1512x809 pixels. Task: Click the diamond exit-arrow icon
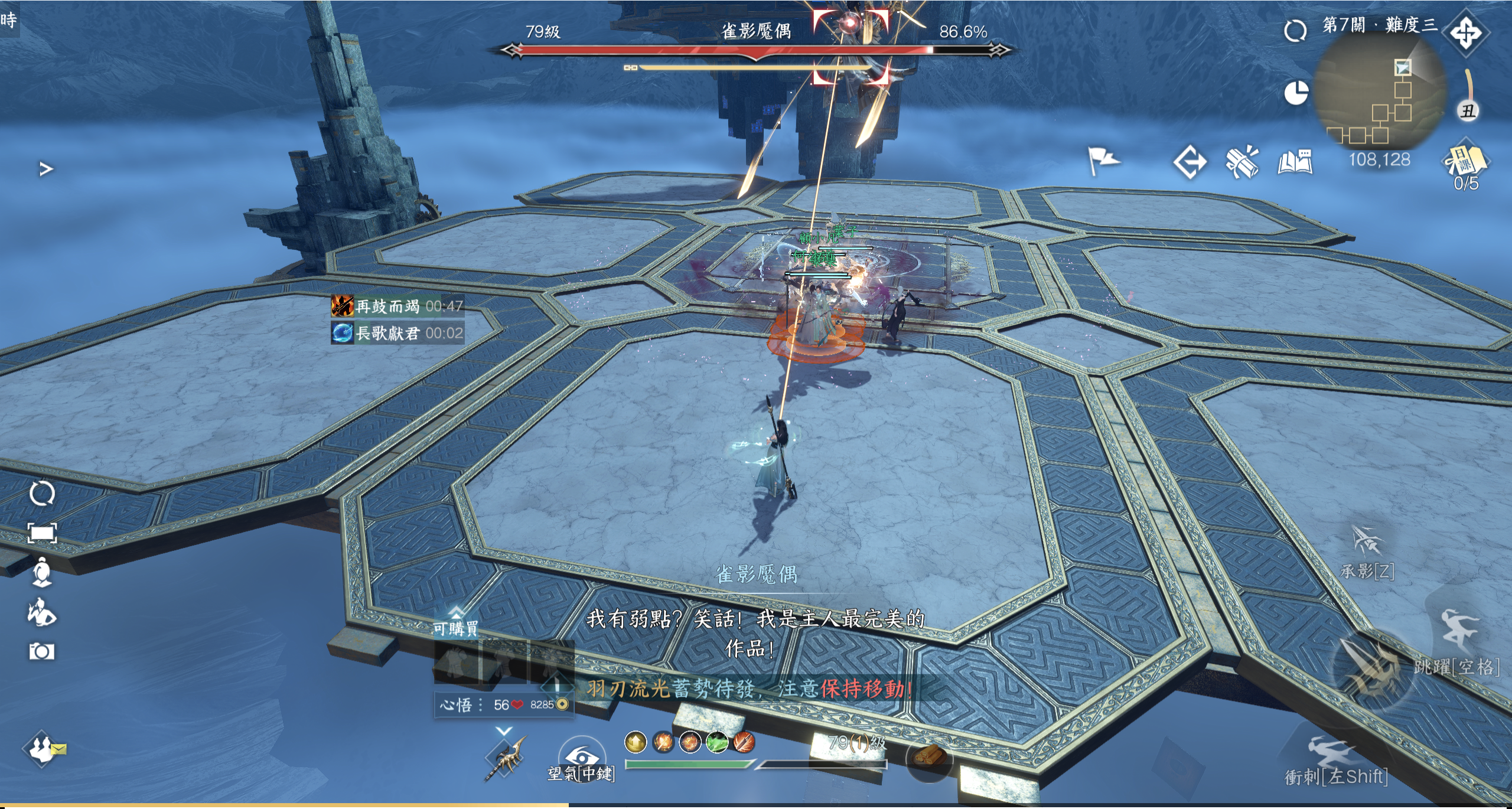click(x=1189, y=162)
